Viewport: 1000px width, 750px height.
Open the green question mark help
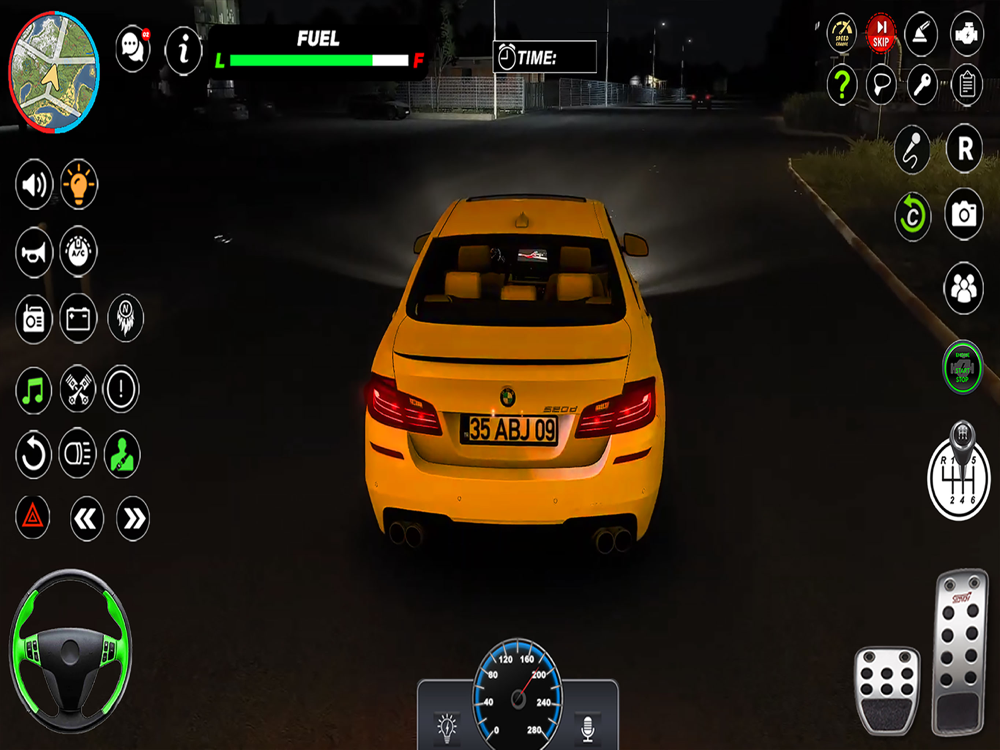tap(842, 85)
